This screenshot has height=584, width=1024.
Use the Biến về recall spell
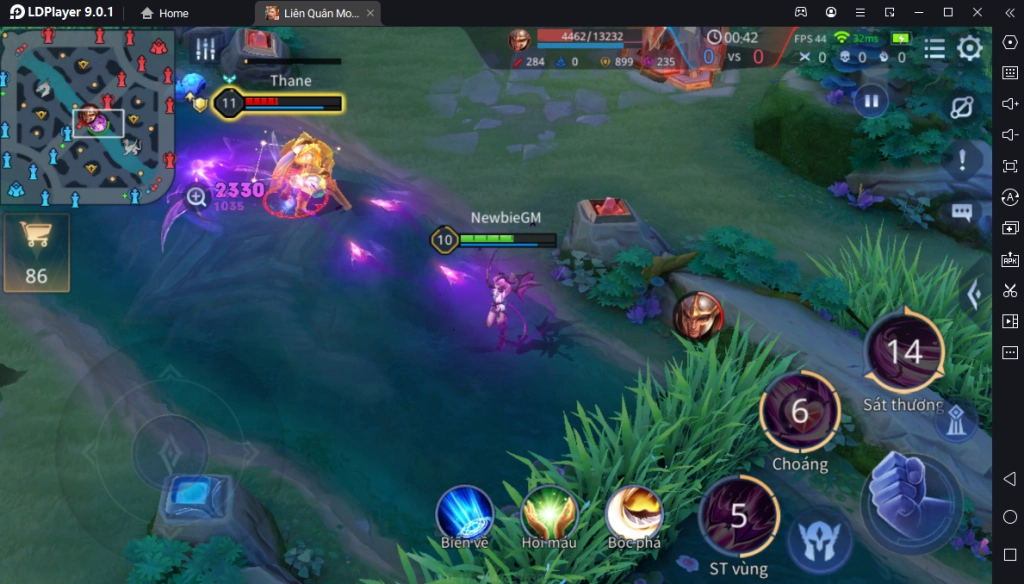coord(464,514)
